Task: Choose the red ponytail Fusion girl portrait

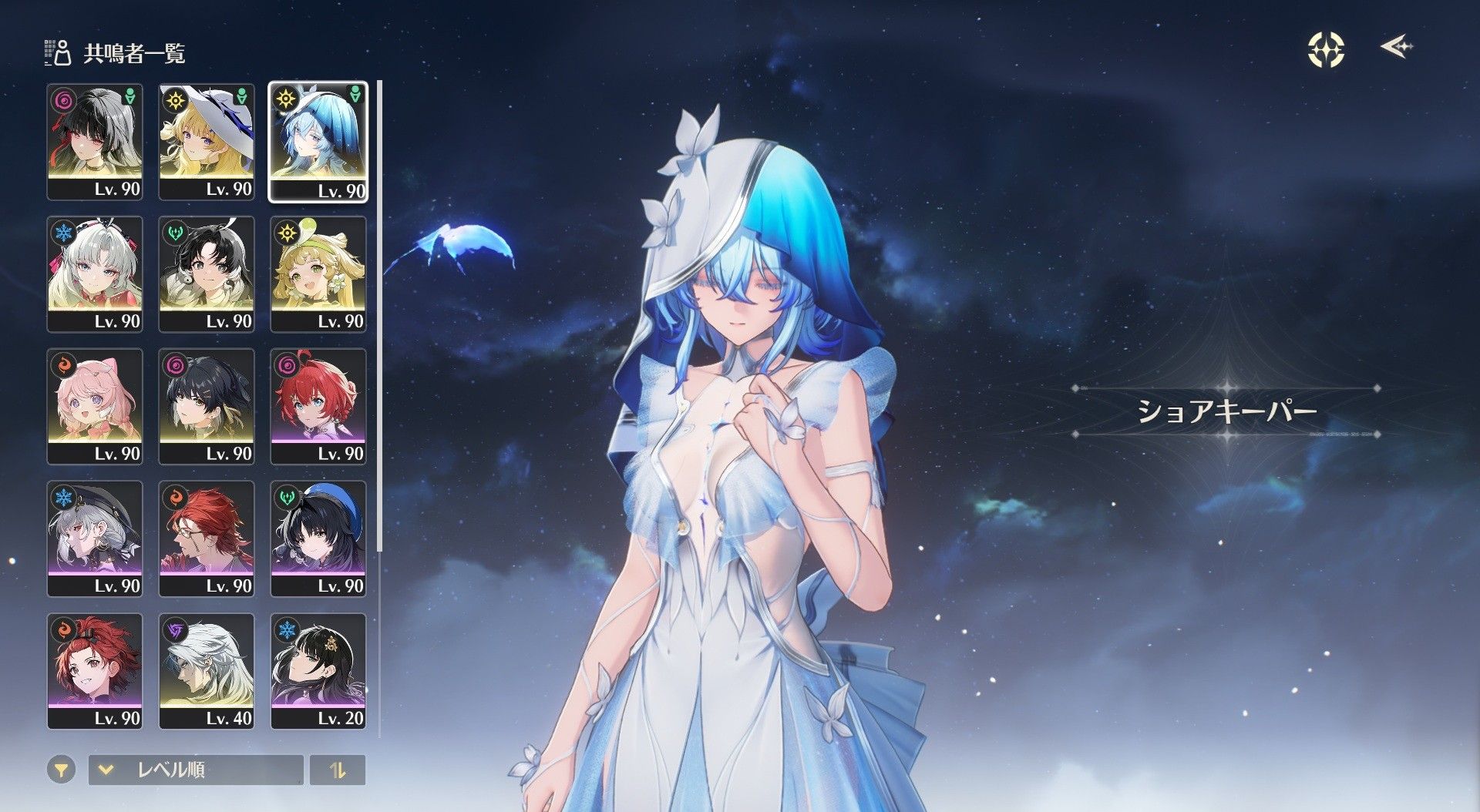Action: (x=95, y=671)
